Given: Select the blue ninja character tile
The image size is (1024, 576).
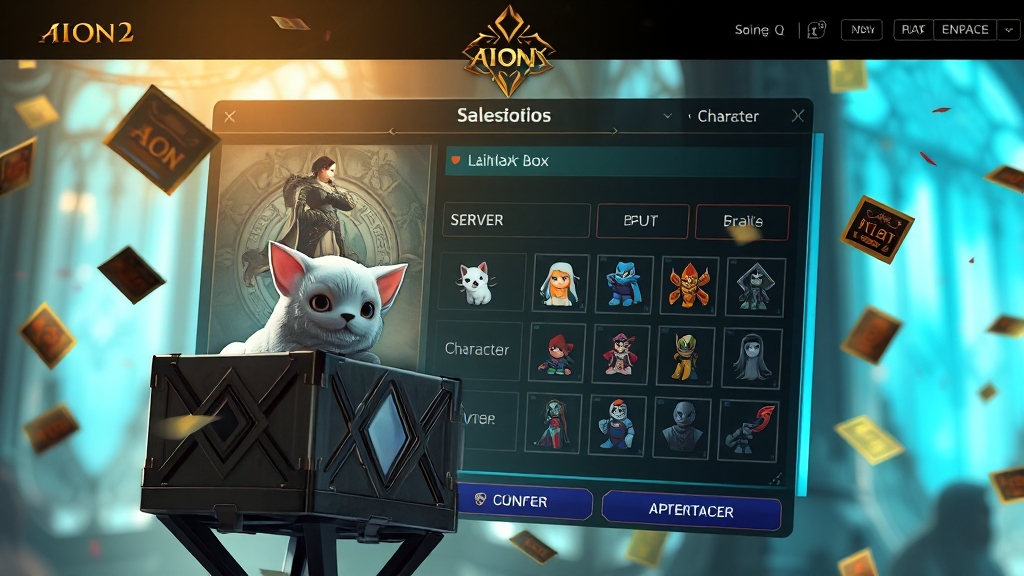Looking at the screenshot, I should pos(625,283).
